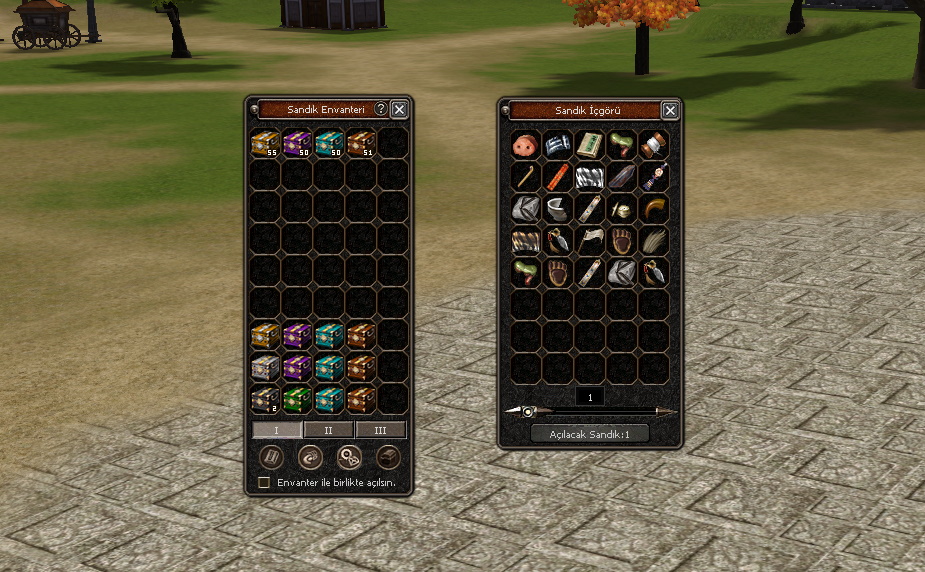
Task: Select the green book item slot
Action: 591,145
